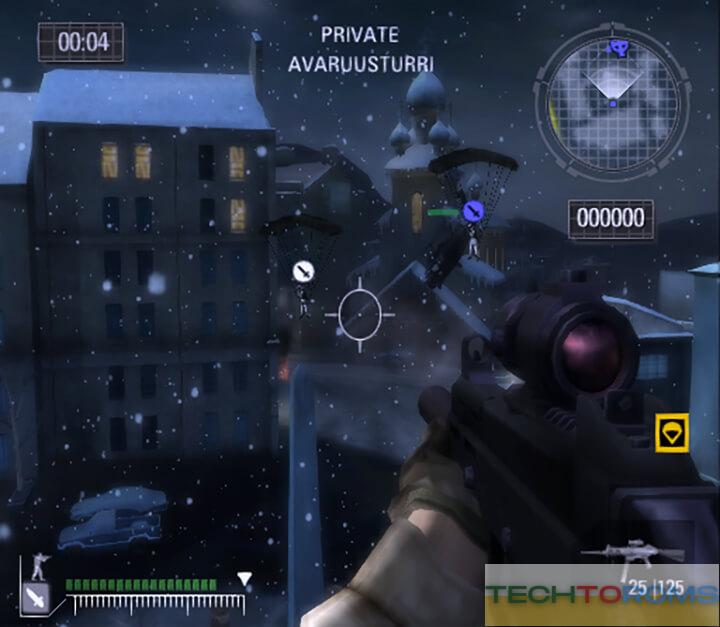Select the yellow parachute icon
720x627 pixels.
click(671, 433)
